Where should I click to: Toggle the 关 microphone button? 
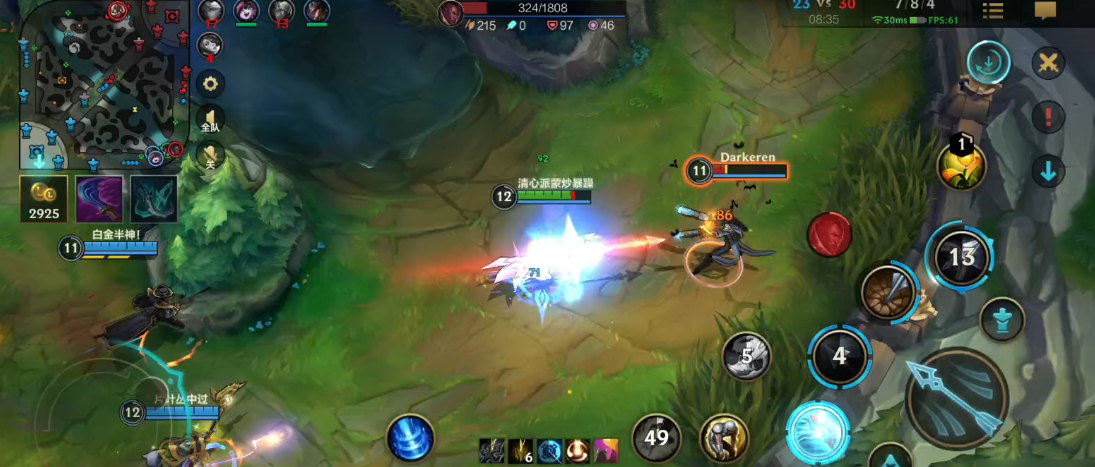pyautogui.click(x=210, y=156)
